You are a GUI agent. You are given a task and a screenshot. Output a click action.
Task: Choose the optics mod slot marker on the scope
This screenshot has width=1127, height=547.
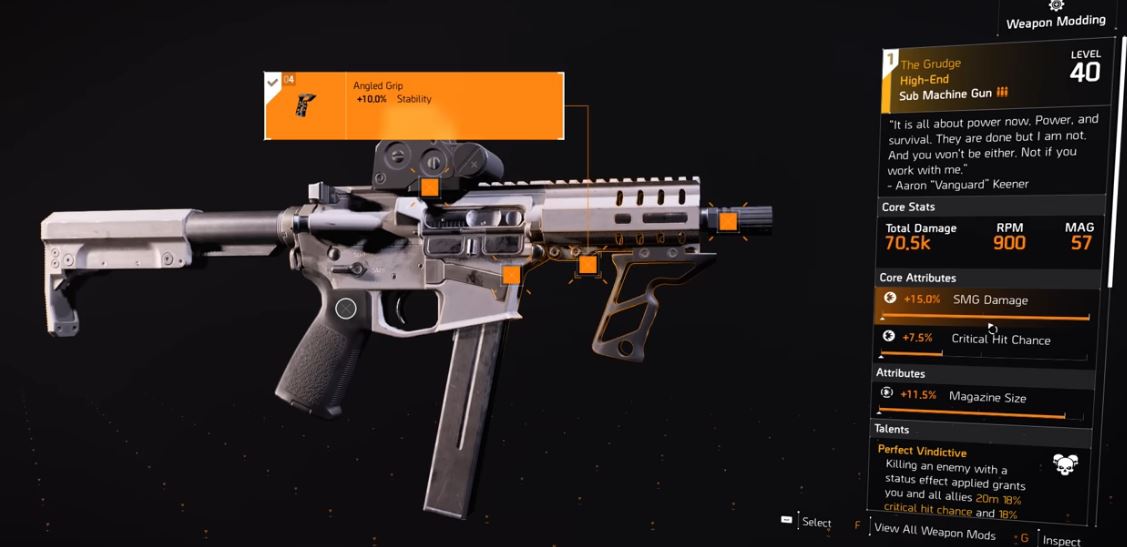(429, 187)
